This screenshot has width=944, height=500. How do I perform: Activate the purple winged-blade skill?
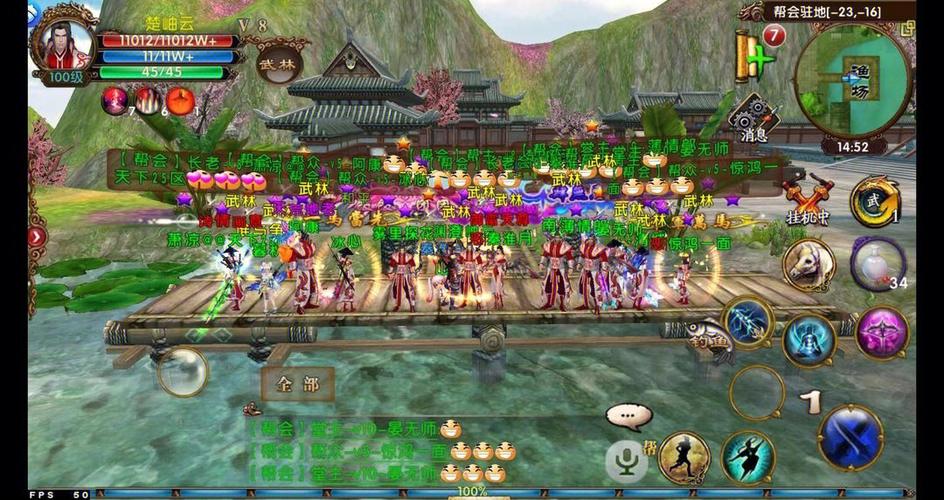881,333
